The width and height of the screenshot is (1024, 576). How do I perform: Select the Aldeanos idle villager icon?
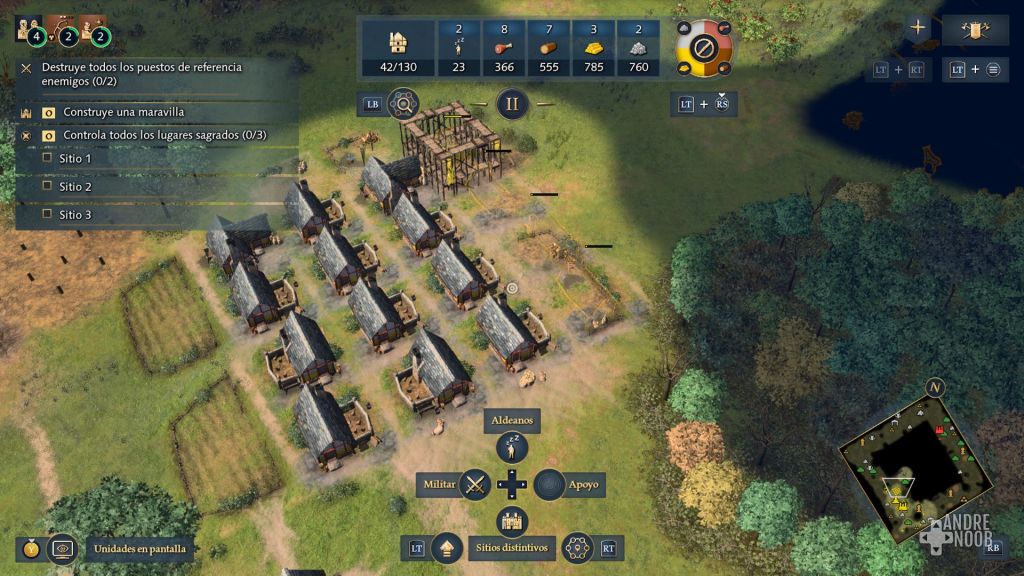click(x=512, y=448)
